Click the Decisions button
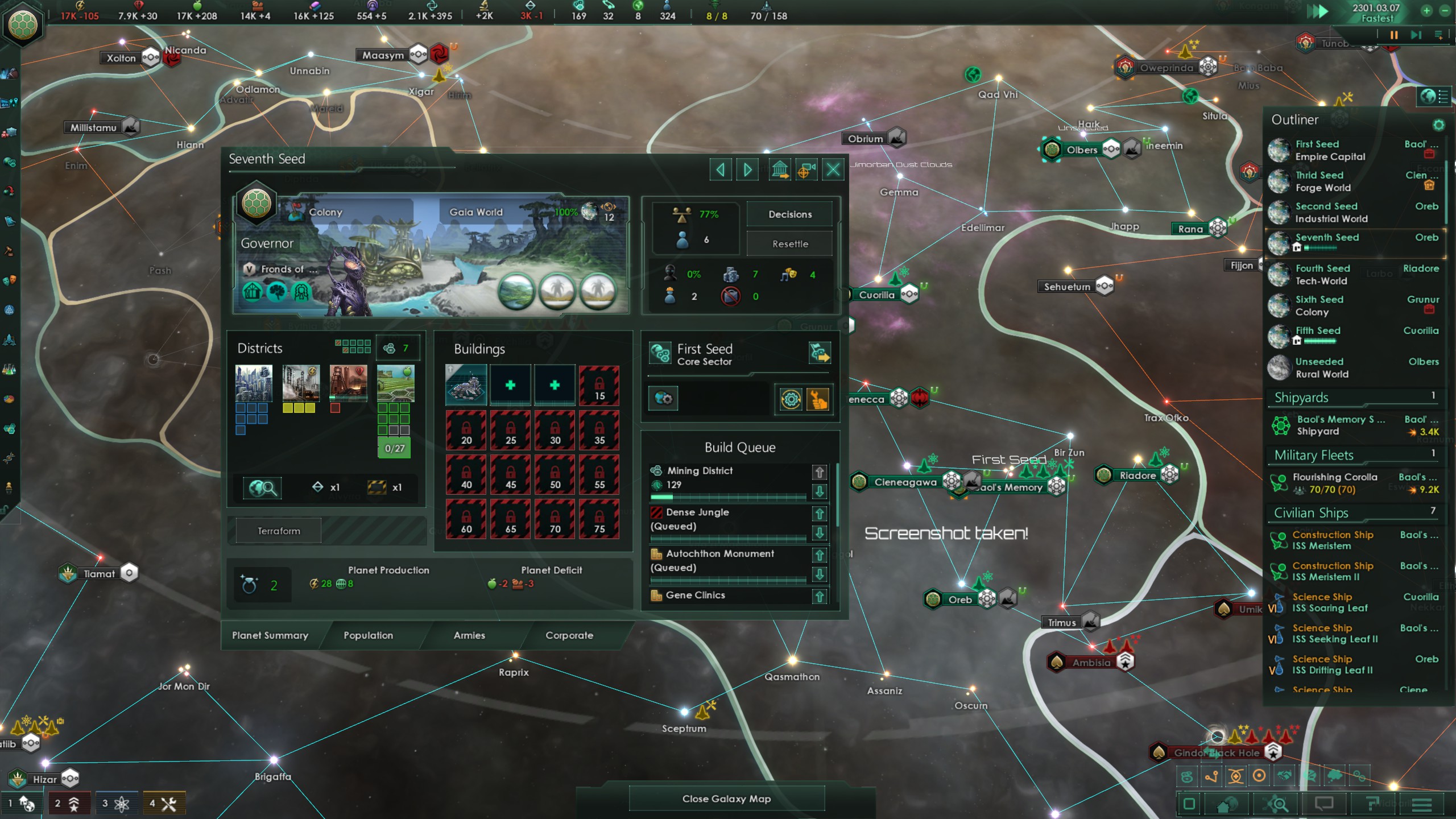Viewport: 1456px width, 819px height. pos(789,214)
